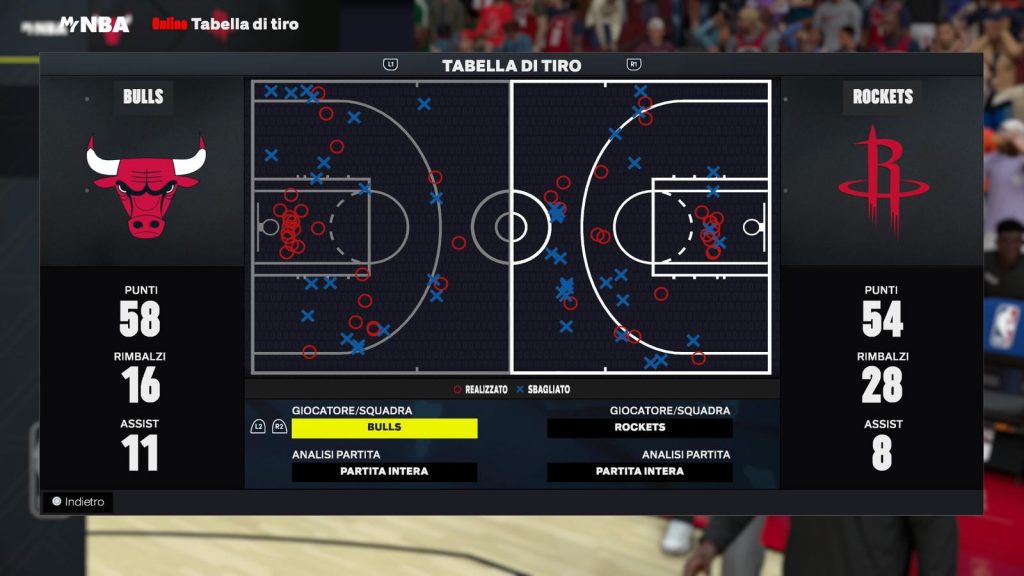Screen dimensions: 1024x576
Task: Go back with the Indietro button
Action: click(x=78, y=502)
